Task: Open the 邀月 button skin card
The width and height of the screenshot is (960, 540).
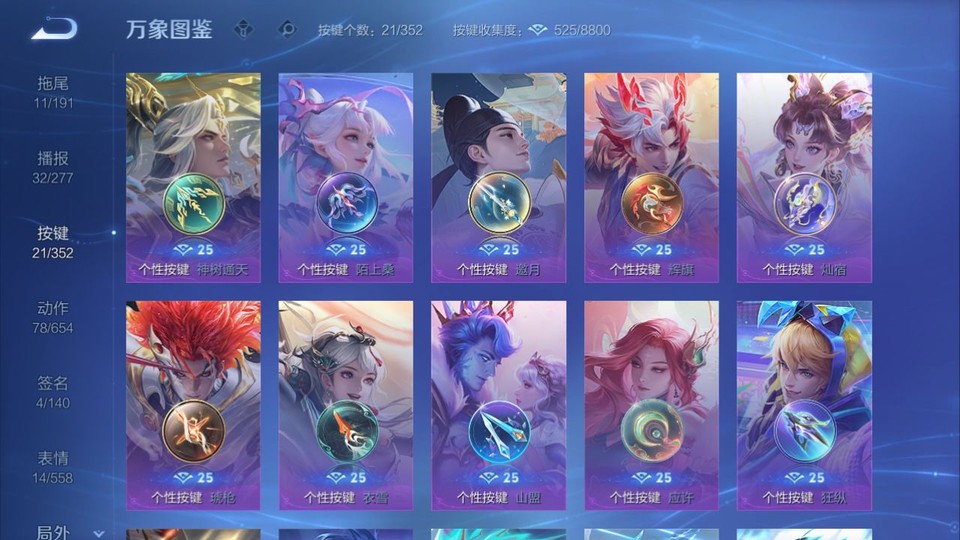Action: pos(499,177)
